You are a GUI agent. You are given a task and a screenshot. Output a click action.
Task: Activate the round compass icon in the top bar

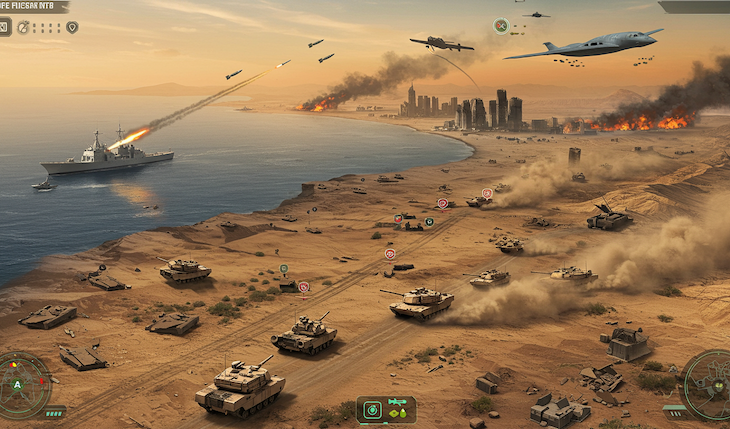[x=23, y=27]
